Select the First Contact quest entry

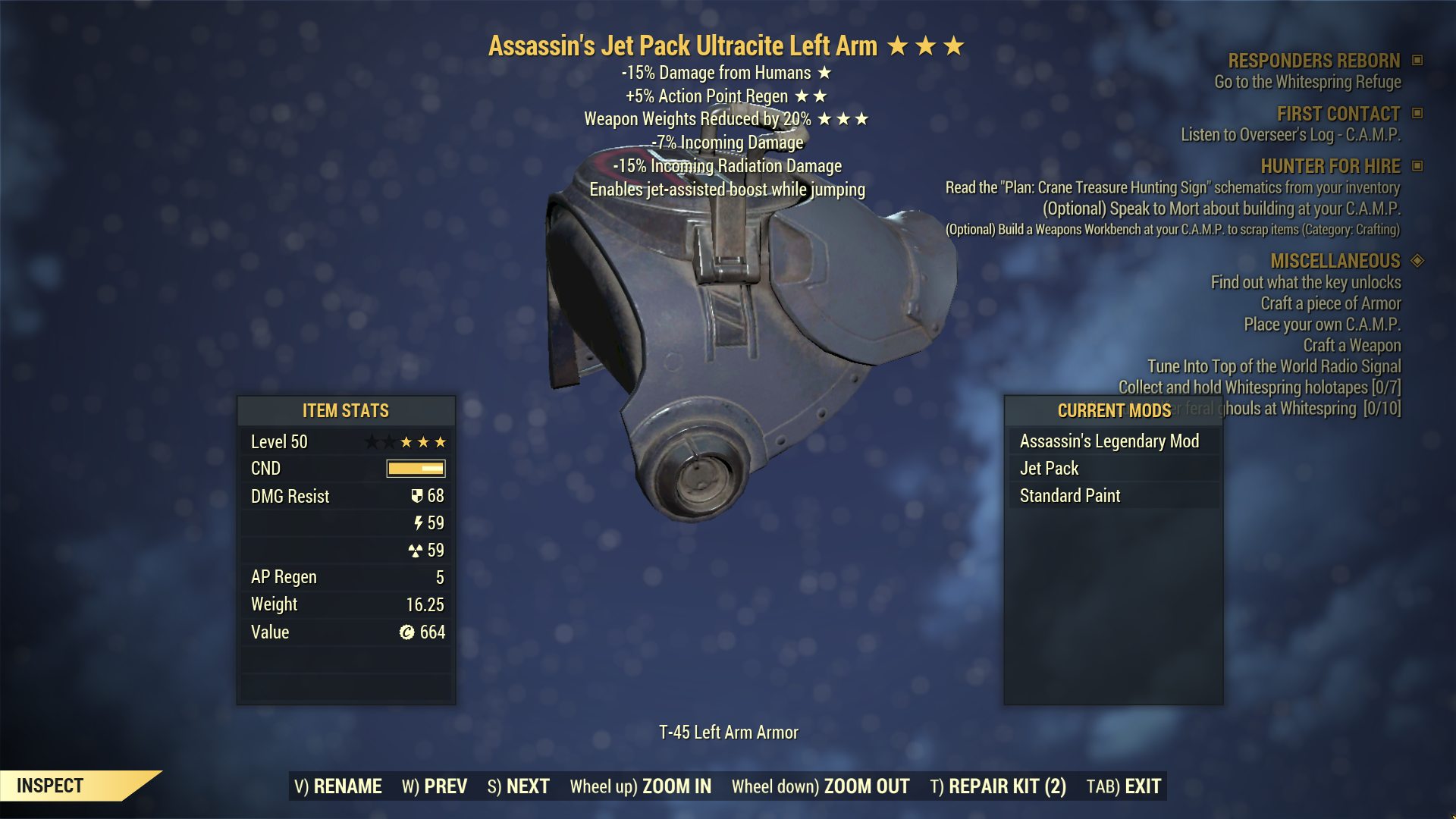pos(1338,114)
